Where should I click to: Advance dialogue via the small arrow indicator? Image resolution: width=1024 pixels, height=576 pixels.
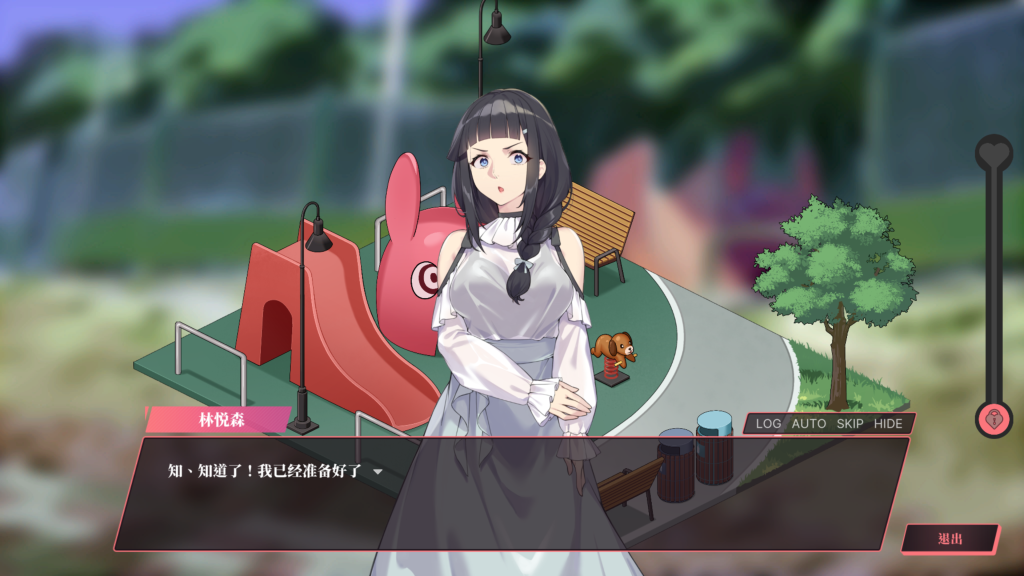coord(378,471)
